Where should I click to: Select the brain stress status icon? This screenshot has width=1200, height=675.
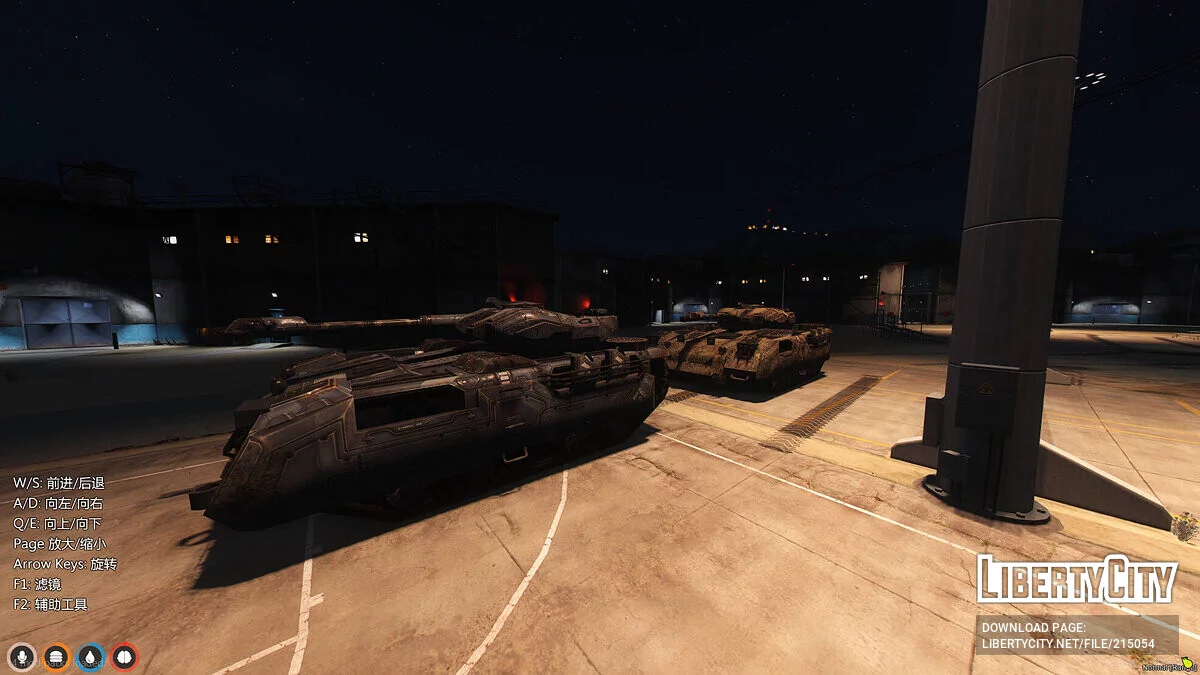pos(124,657)
